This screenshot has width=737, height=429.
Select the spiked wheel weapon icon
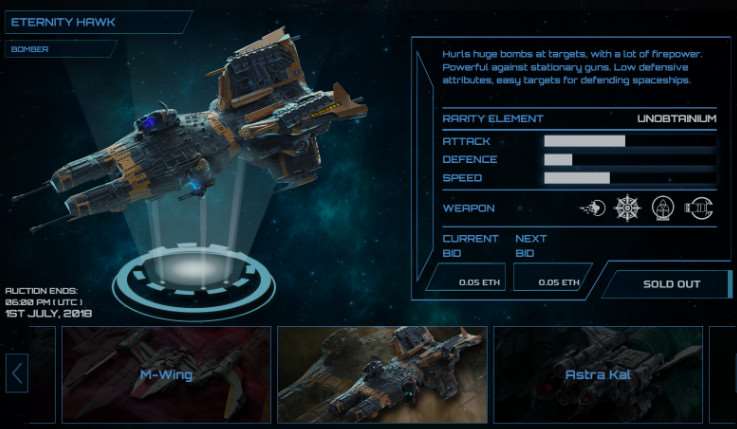click(628, 208)
